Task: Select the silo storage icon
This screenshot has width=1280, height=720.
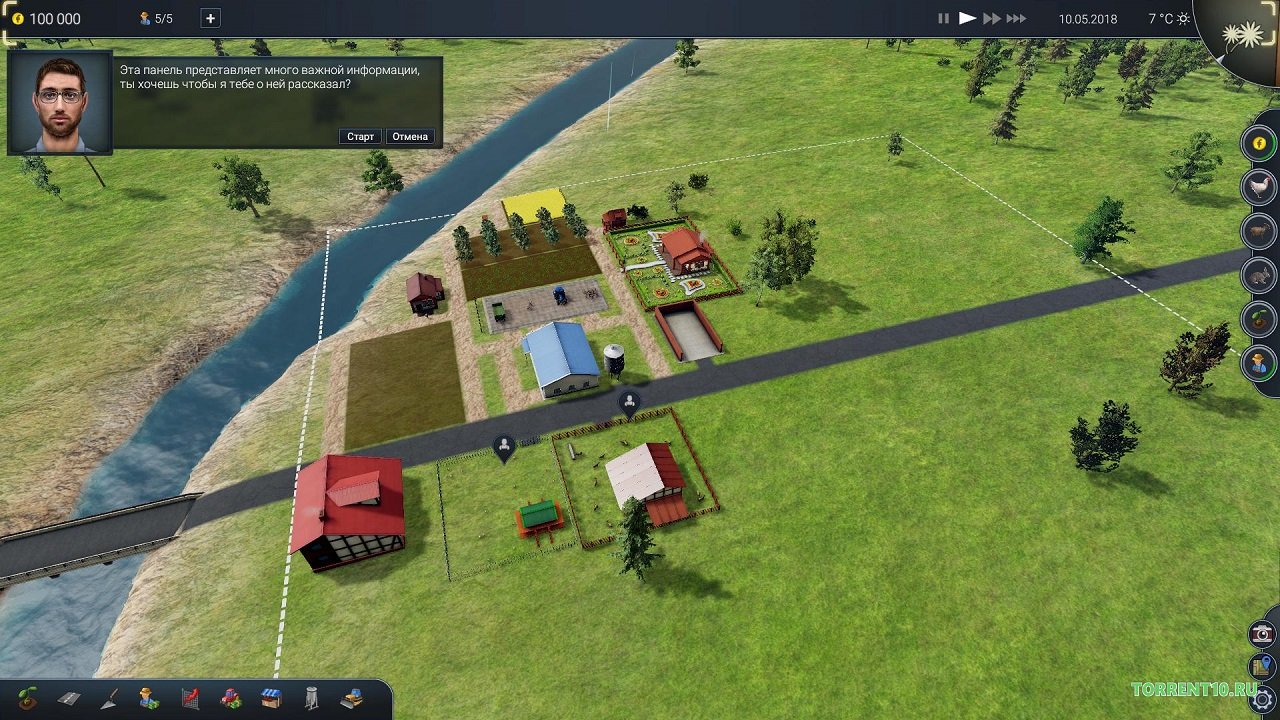Action: pyautogui.click(x=311, y=698)
